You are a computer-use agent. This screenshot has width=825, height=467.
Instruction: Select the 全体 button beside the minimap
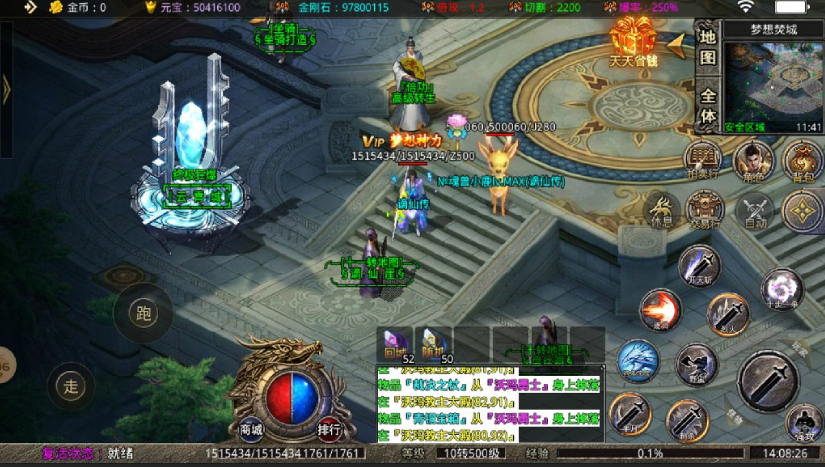coord(707,105)
